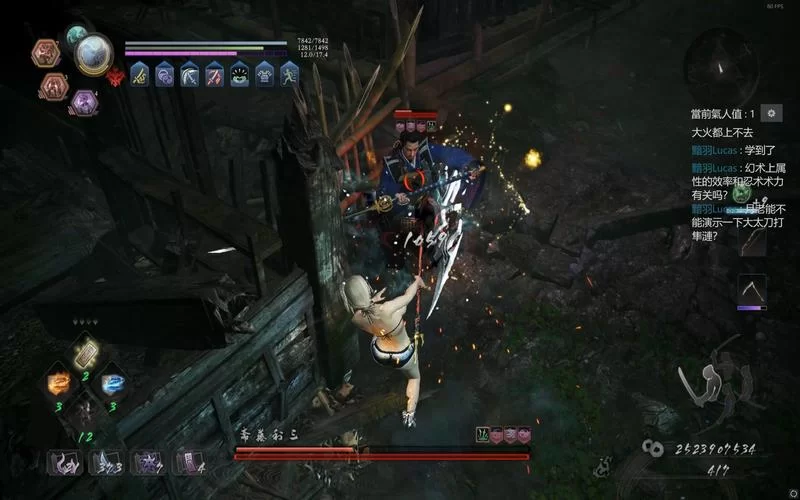The height and width of the screenshot is (500, 800).
Task: Select the armor buff icon
Action: pos(265,74)
